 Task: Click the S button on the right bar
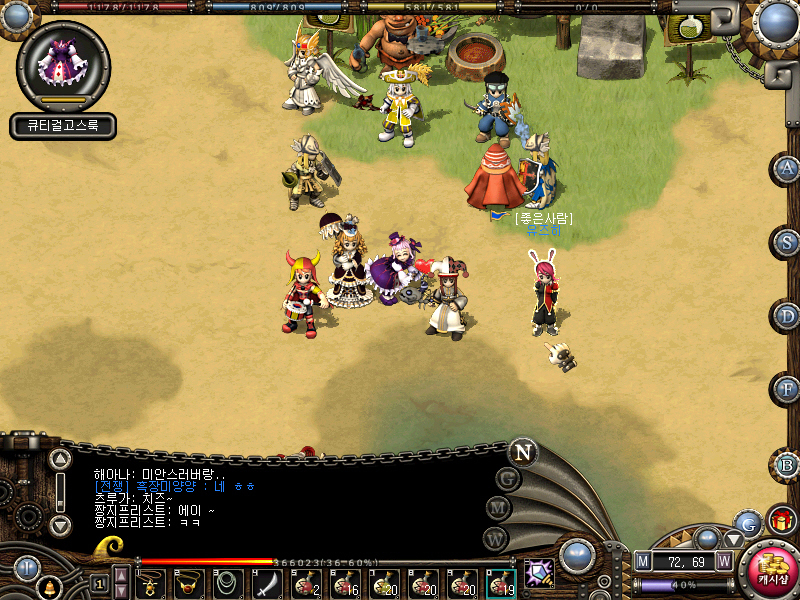click(x=788, y=242)
